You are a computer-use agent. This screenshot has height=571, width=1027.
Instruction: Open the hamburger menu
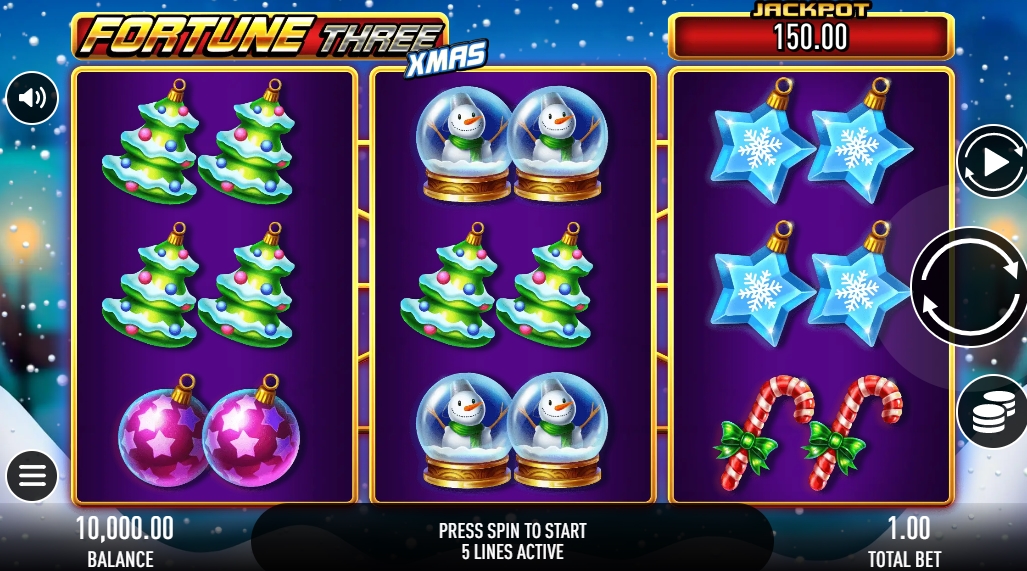[x=32, y=475]
